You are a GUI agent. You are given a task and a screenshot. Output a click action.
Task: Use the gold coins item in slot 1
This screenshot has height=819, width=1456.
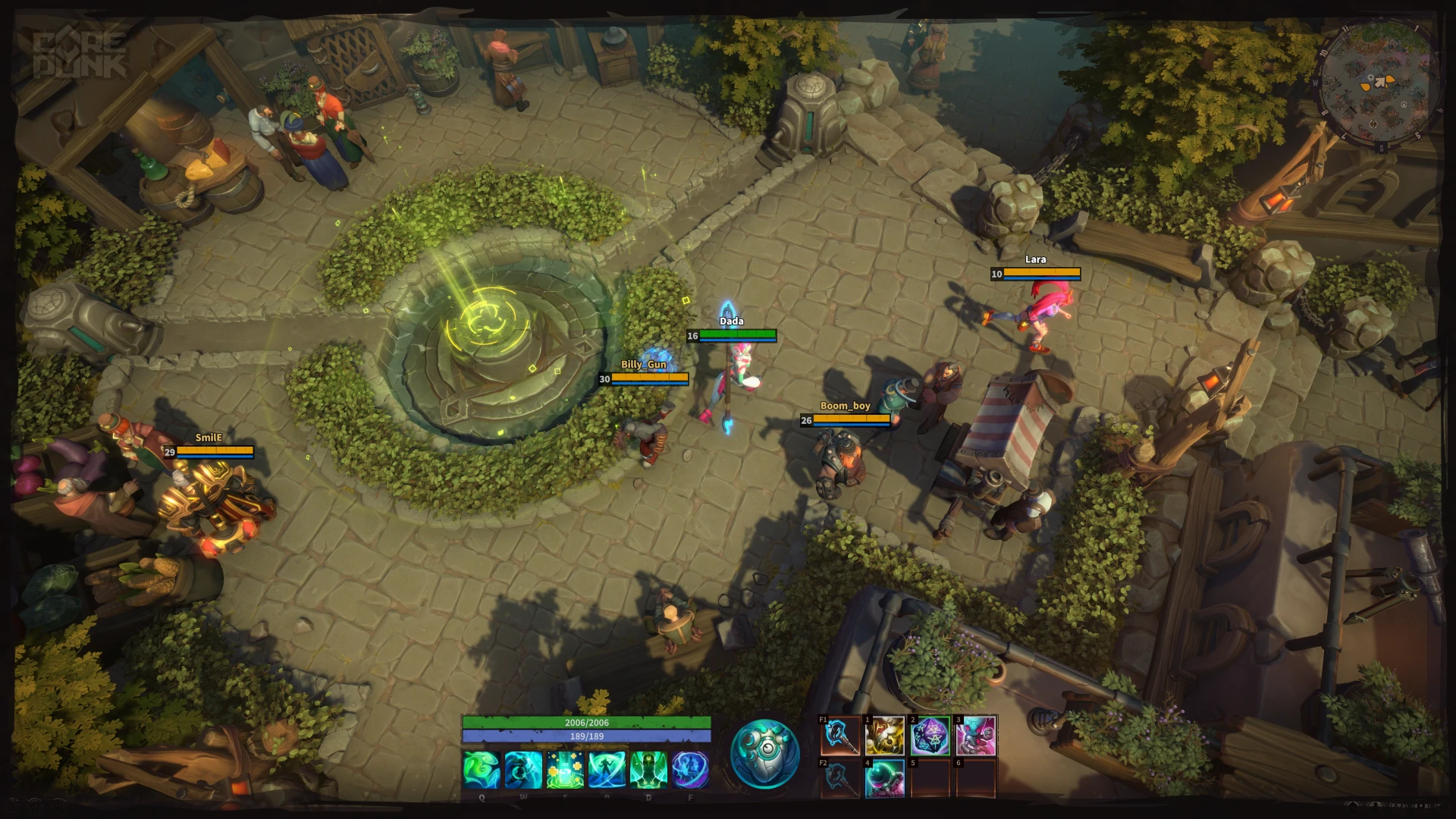tap(885, 735)
